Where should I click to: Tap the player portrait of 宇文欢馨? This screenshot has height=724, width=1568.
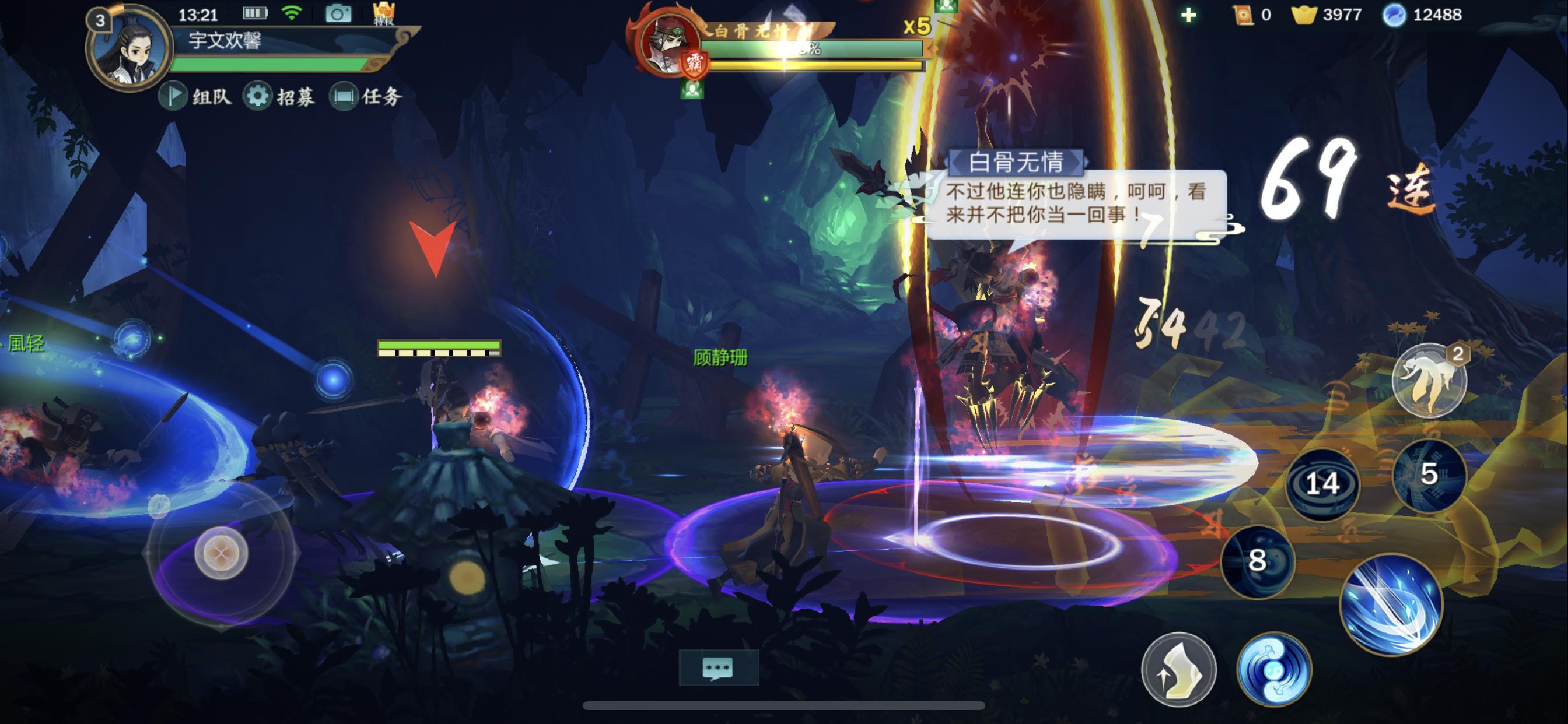pyautogui.click(x=128, y=48)
